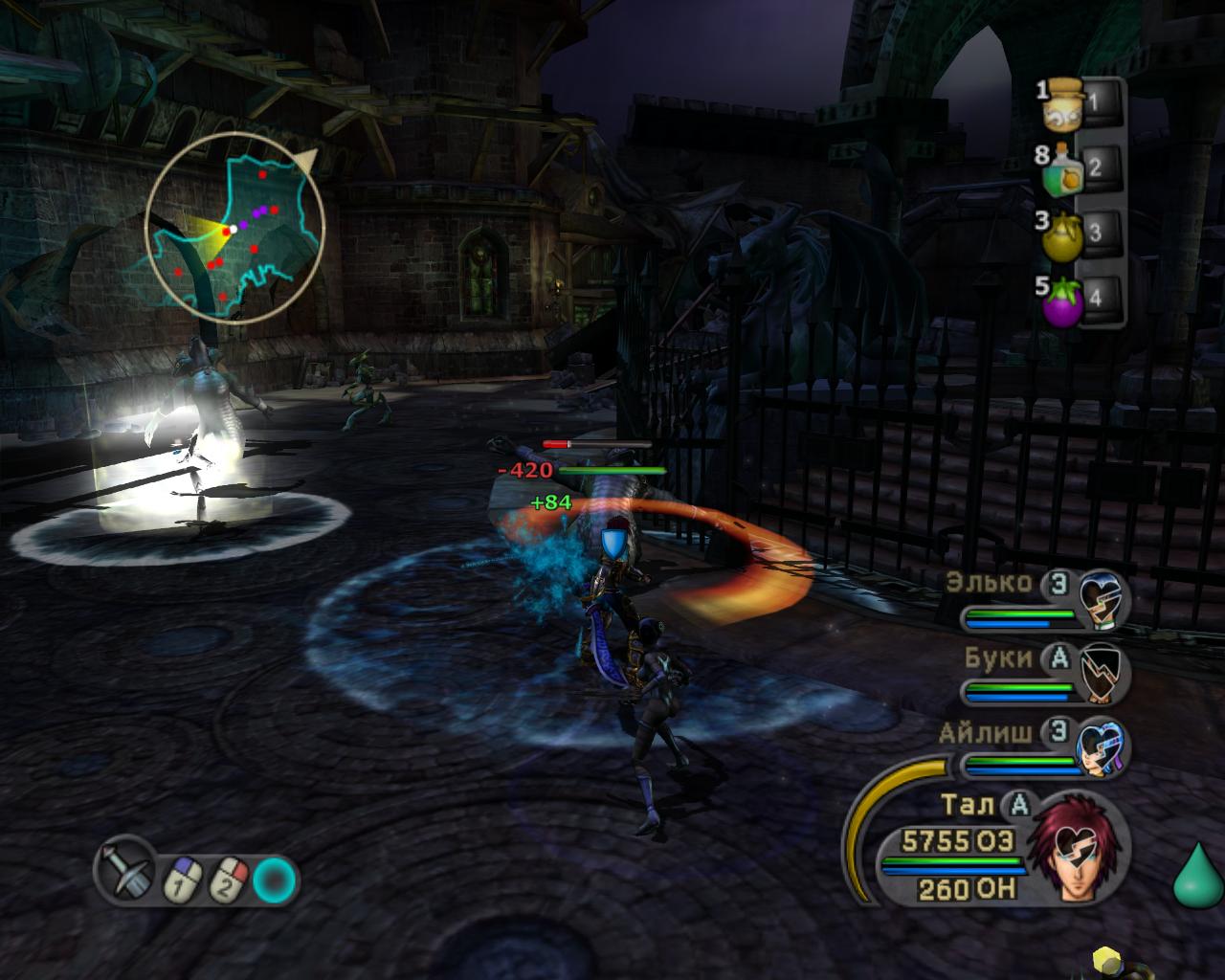Select the right mouse button skill slot 2
Screen dimensions: 1225x980
click(x=230, y=880)
